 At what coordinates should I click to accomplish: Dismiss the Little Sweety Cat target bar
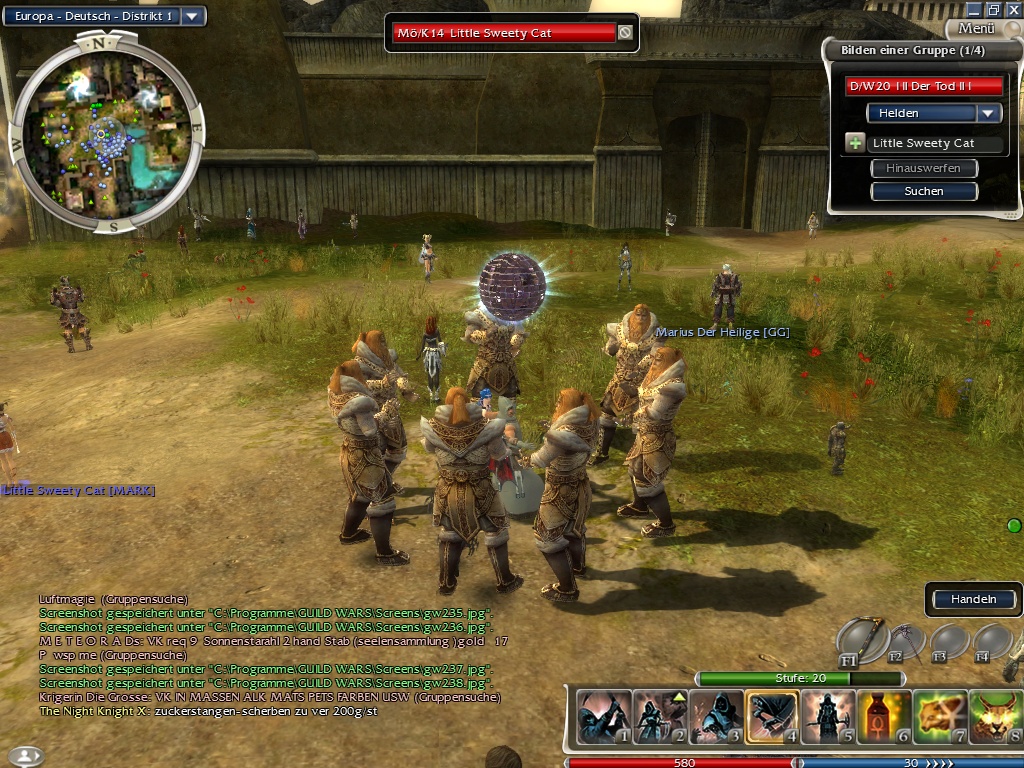pos(625,33)
